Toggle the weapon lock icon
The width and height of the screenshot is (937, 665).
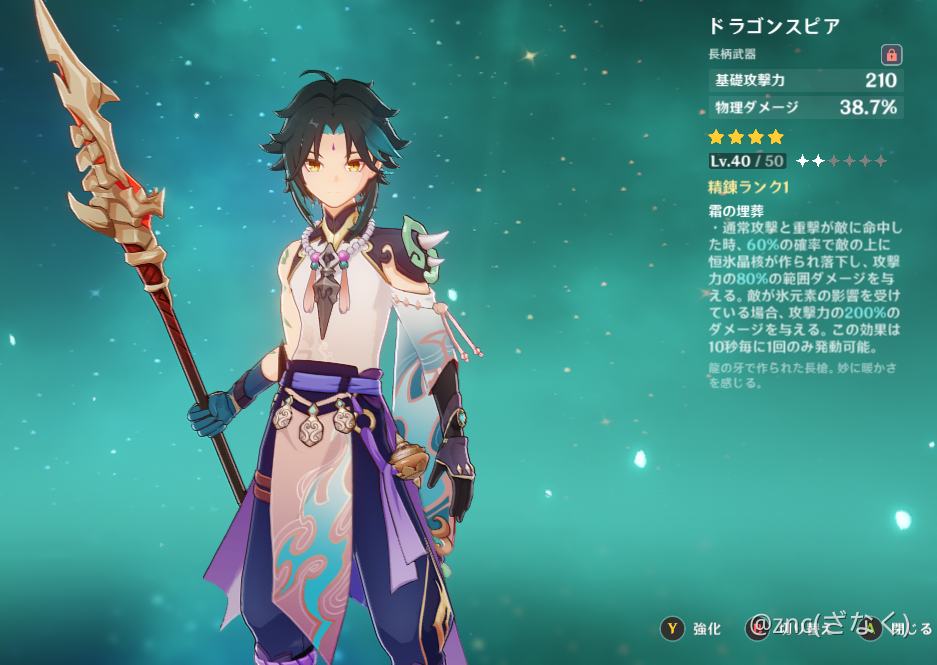pyautogui.click(x=890, y=55)
